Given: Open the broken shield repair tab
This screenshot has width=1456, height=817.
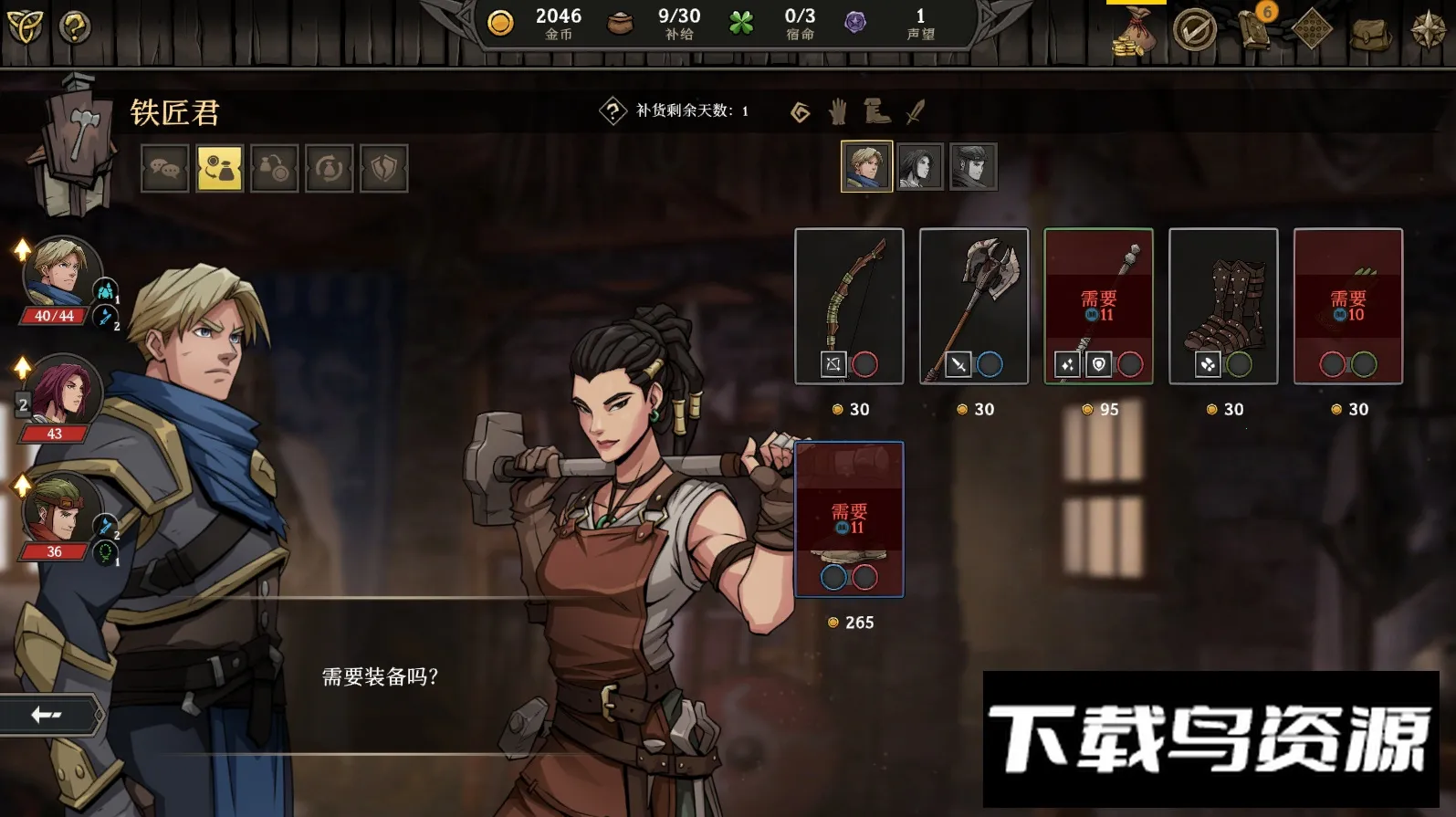Looking at the screenshot, I should [383, 169].
